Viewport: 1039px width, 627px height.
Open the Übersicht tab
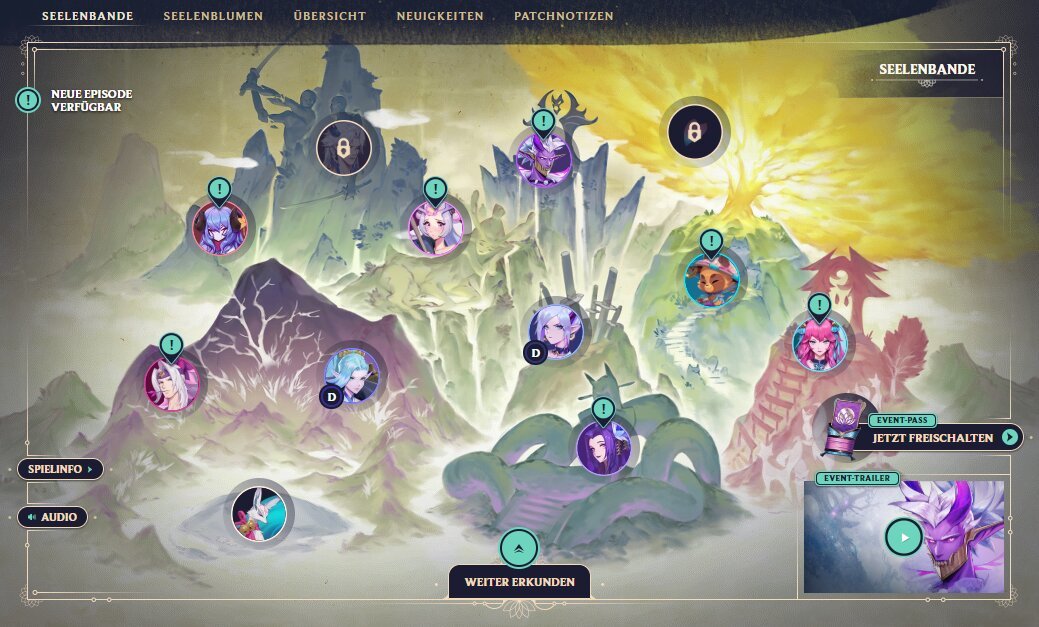coord(330,16)
